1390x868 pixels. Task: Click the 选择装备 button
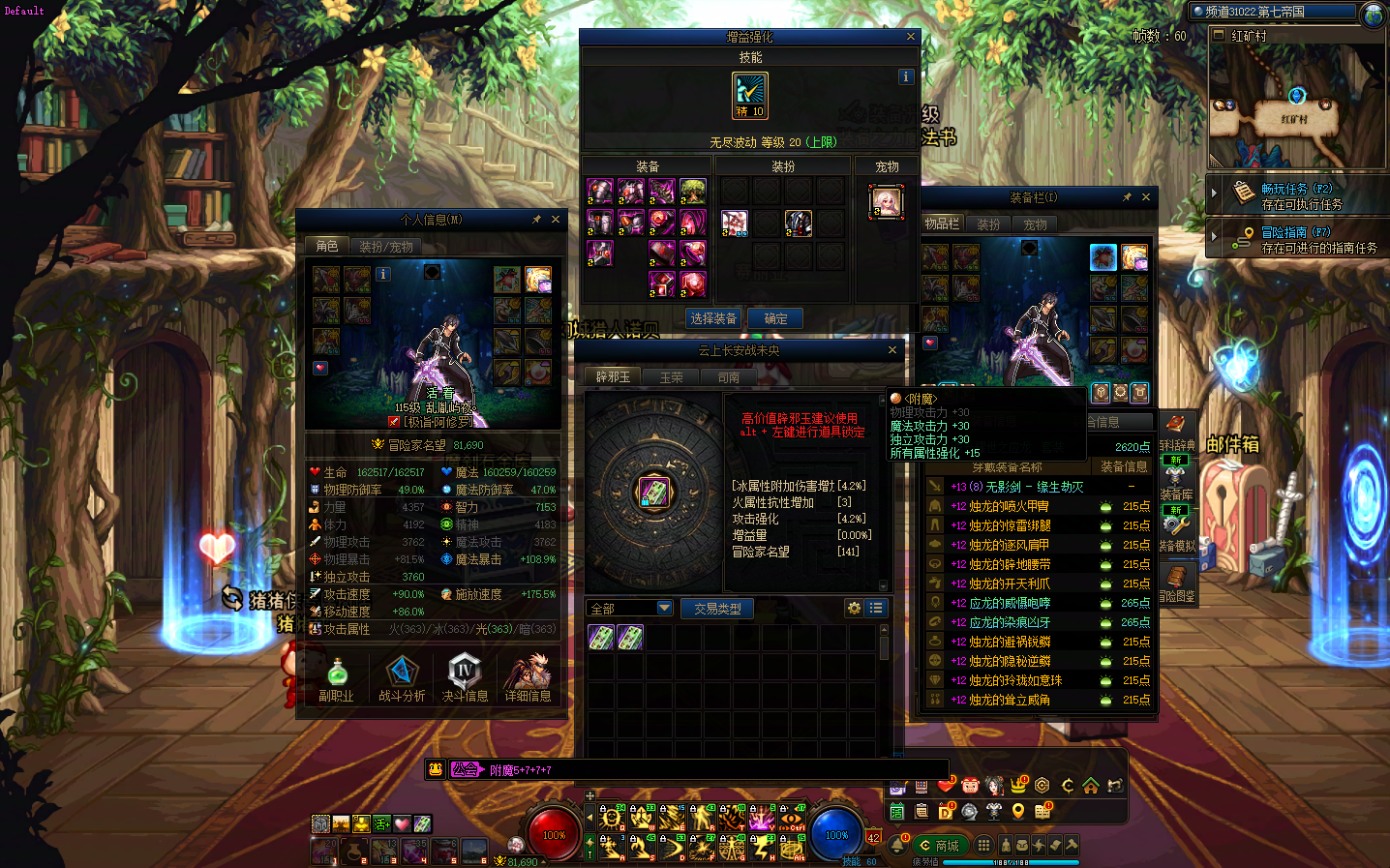[x=713, y=318]
